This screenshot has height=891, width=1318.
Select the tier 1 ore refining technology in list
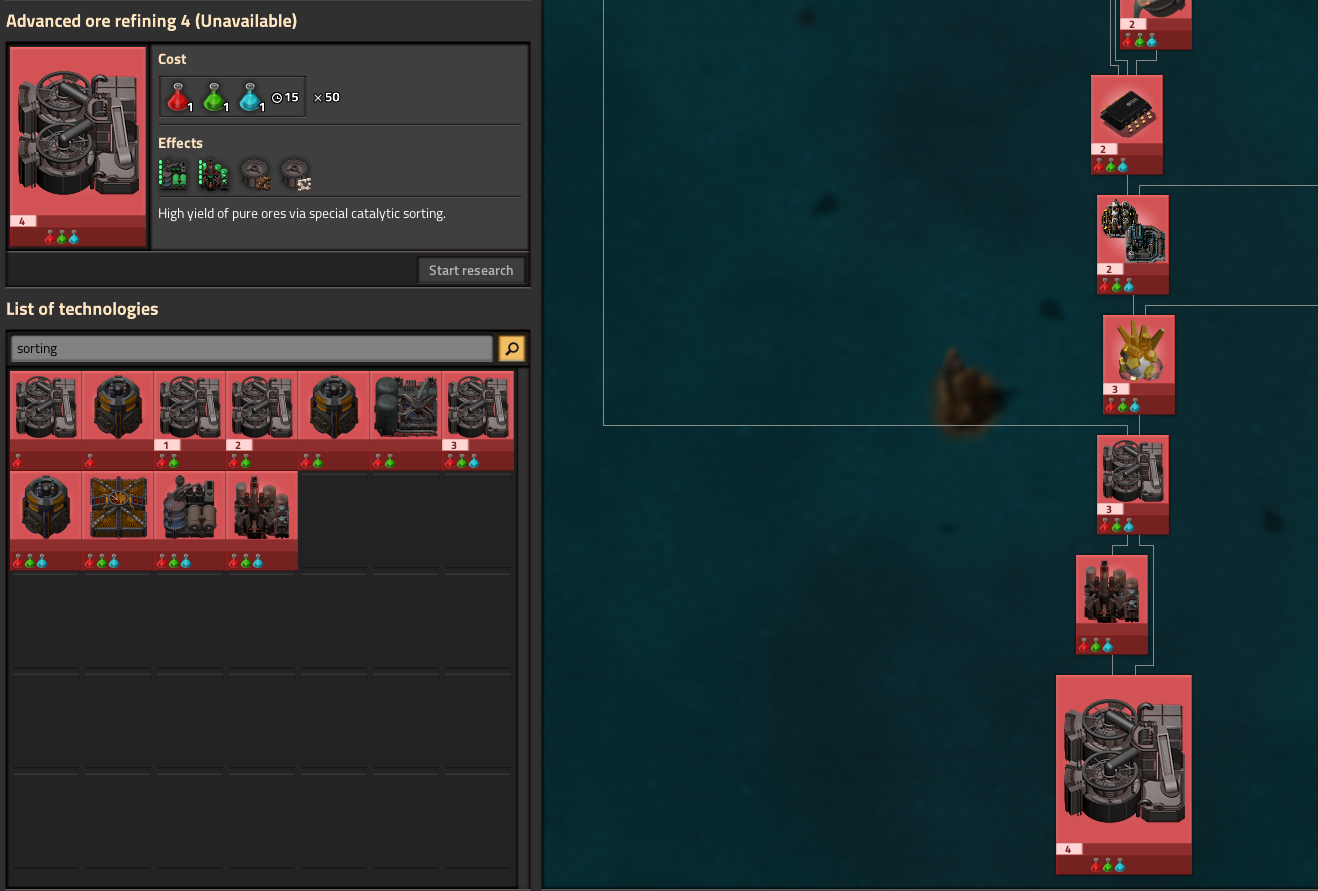coord(189,405)
